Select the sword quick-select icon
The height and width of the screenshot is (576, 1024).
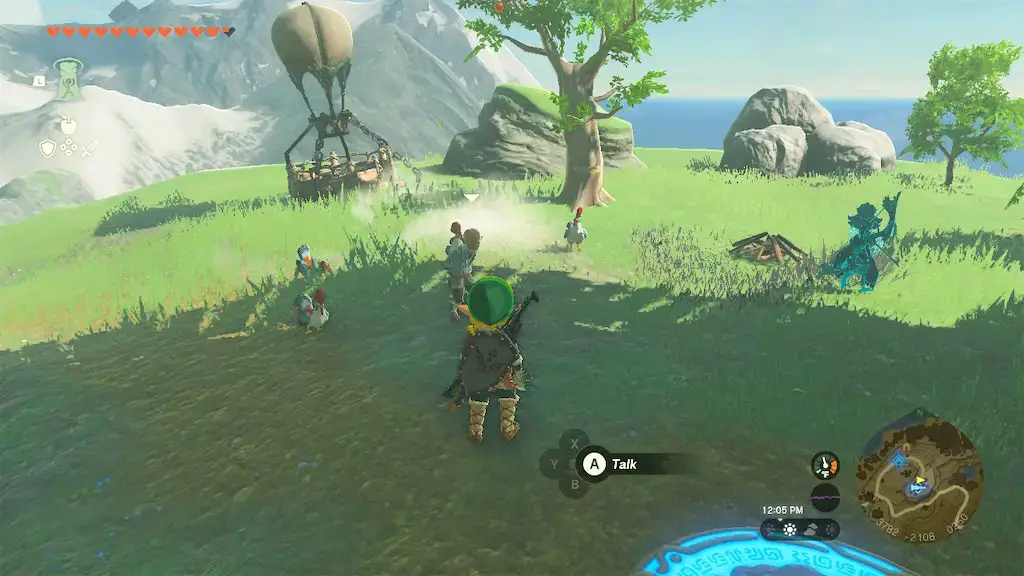[x=90, y=148]
